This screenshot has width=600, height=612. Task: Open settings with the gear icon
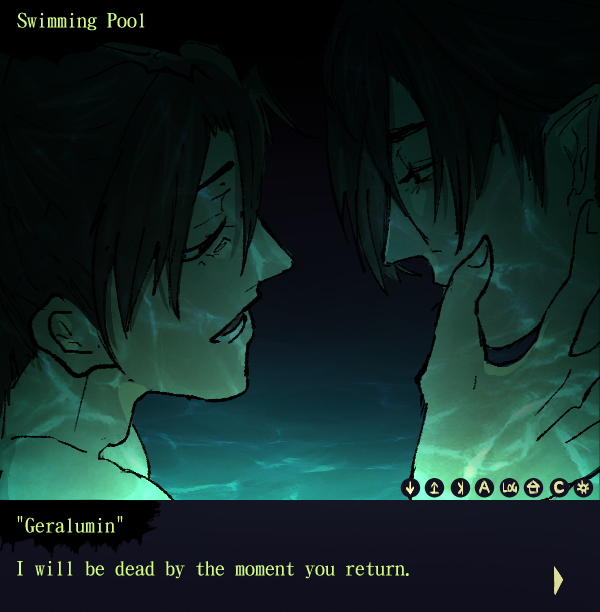pyautogui.click(x=583, y=488)
